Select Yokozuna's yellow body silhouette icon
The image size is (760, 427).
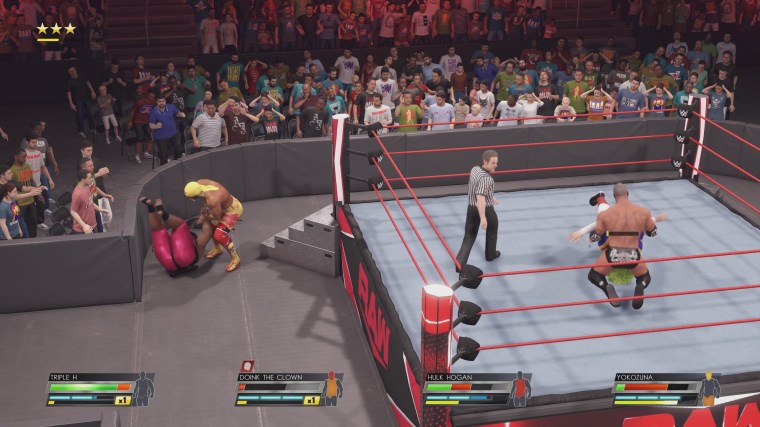pos(709,388)
